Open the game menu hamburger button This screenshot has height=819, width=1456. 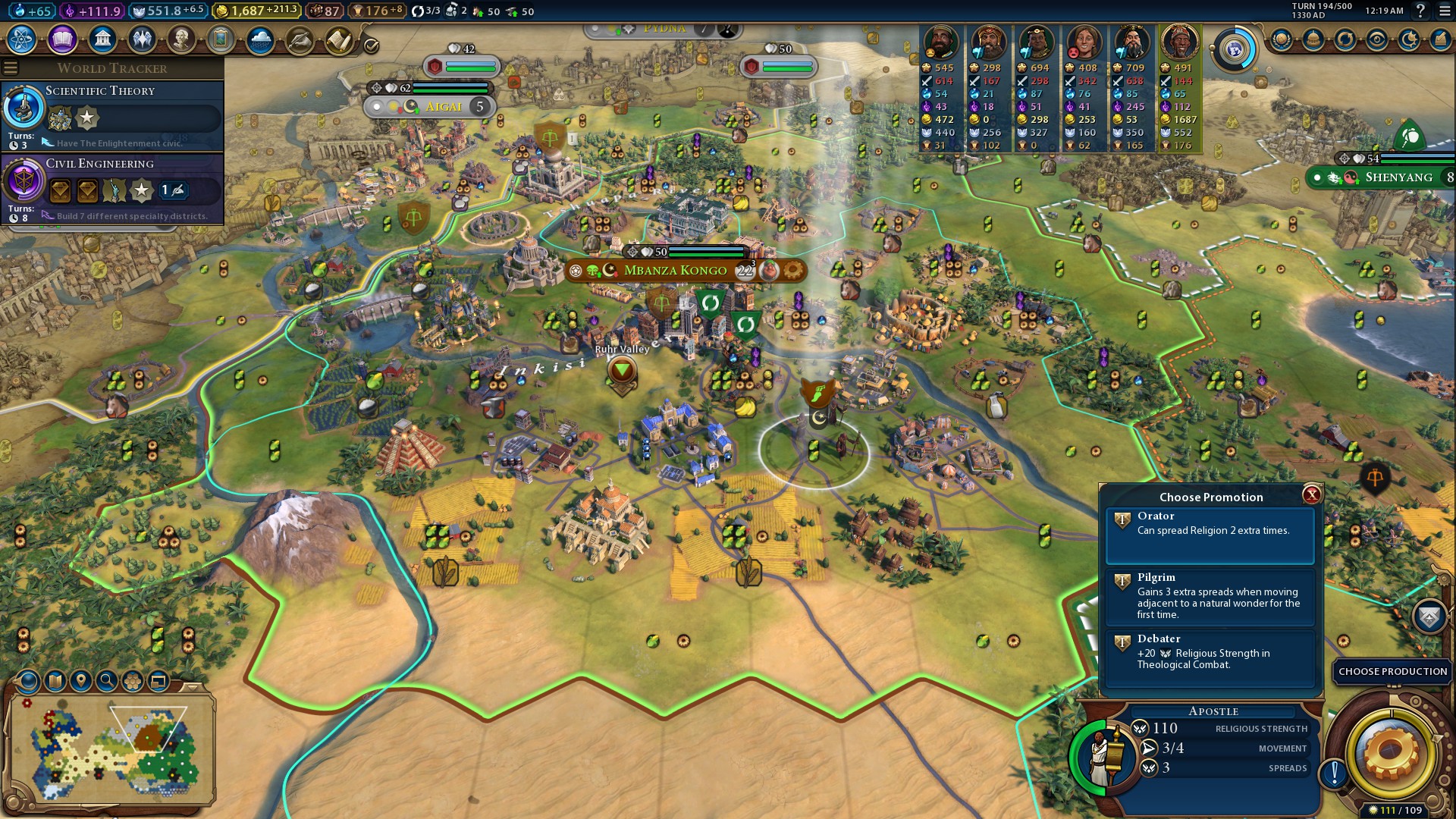(x=1445, y=11)
